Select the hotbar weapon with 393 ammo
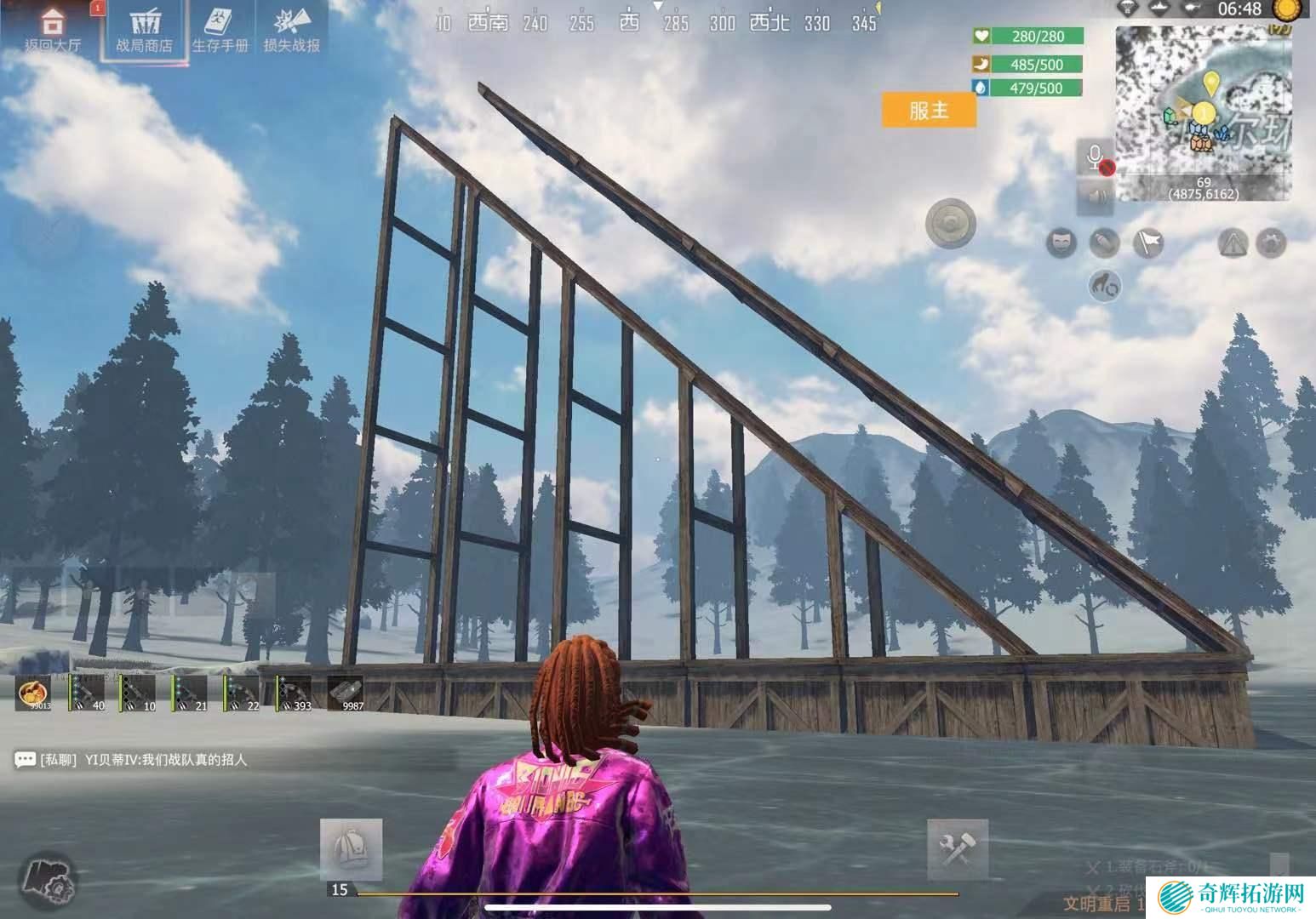 coord(294,693)
